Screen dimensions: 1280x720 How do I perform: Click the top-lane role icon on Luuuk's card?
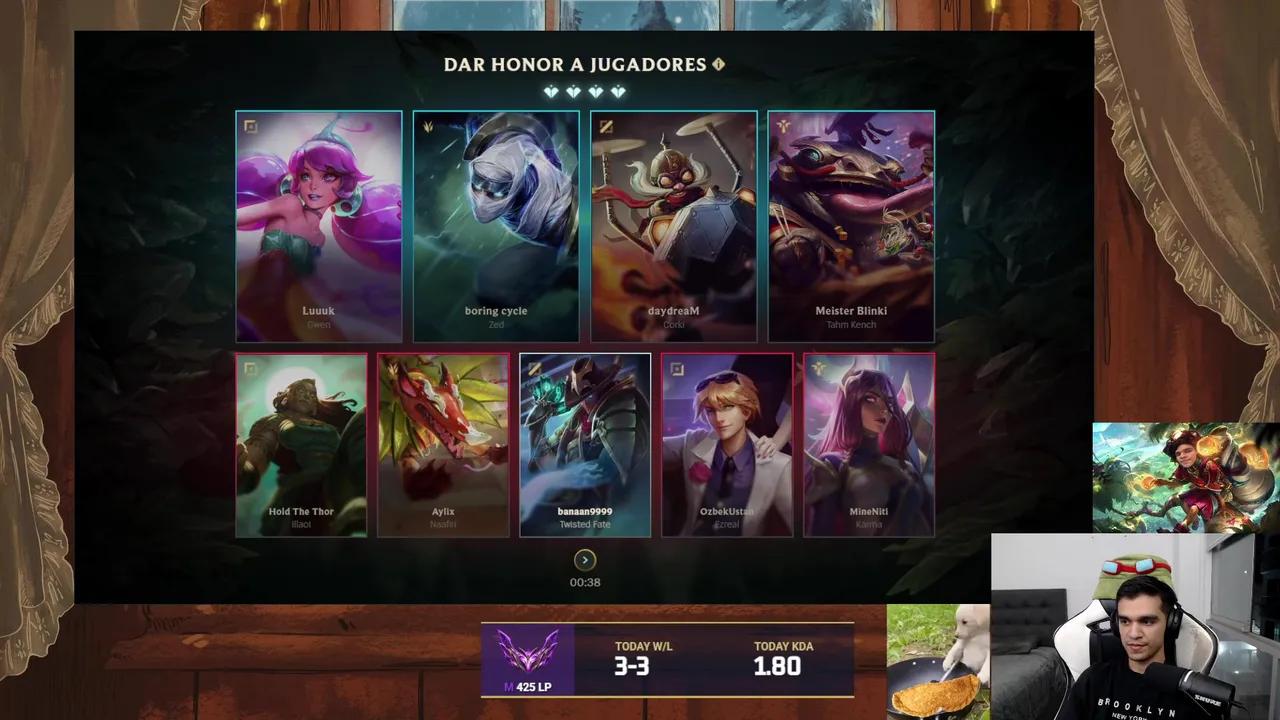tap(250, 126)
